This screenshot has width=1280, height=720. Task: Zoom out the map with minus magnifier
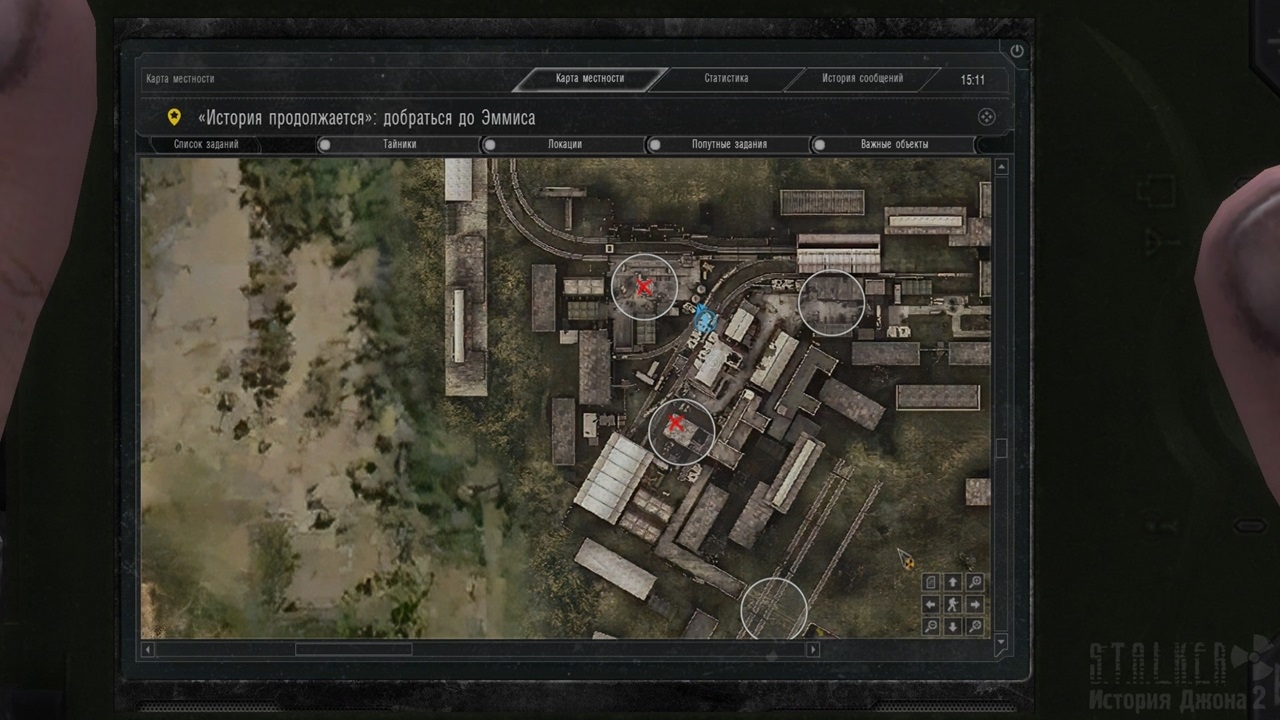[x=931, y=627]
